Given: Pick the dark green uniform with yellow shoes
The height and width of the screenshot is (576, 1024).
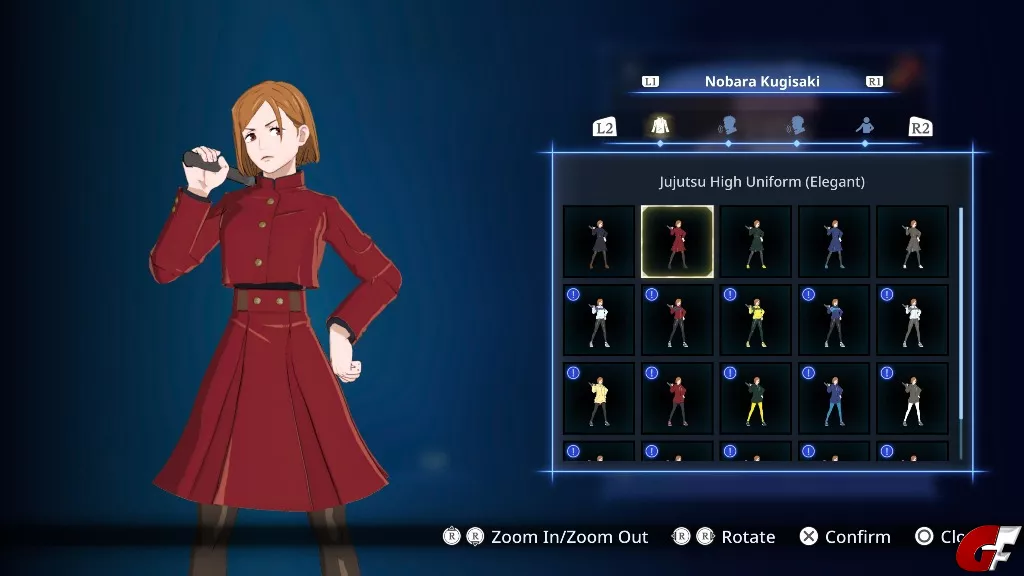Looking at the screenshot, I should 756,242.
